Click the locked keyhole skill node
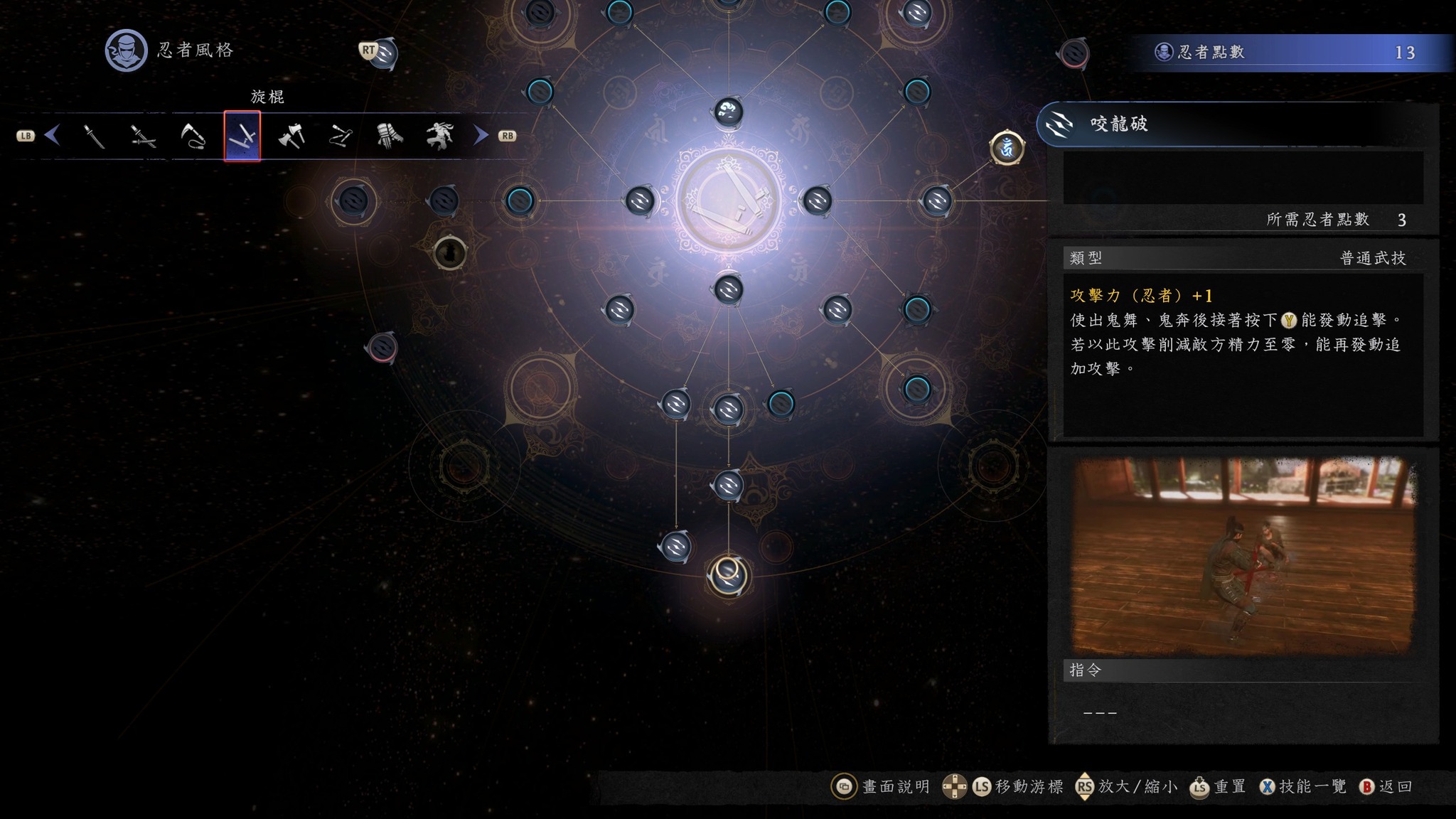The width and height of the screenshot is (1456, 819). pos(449,252)
